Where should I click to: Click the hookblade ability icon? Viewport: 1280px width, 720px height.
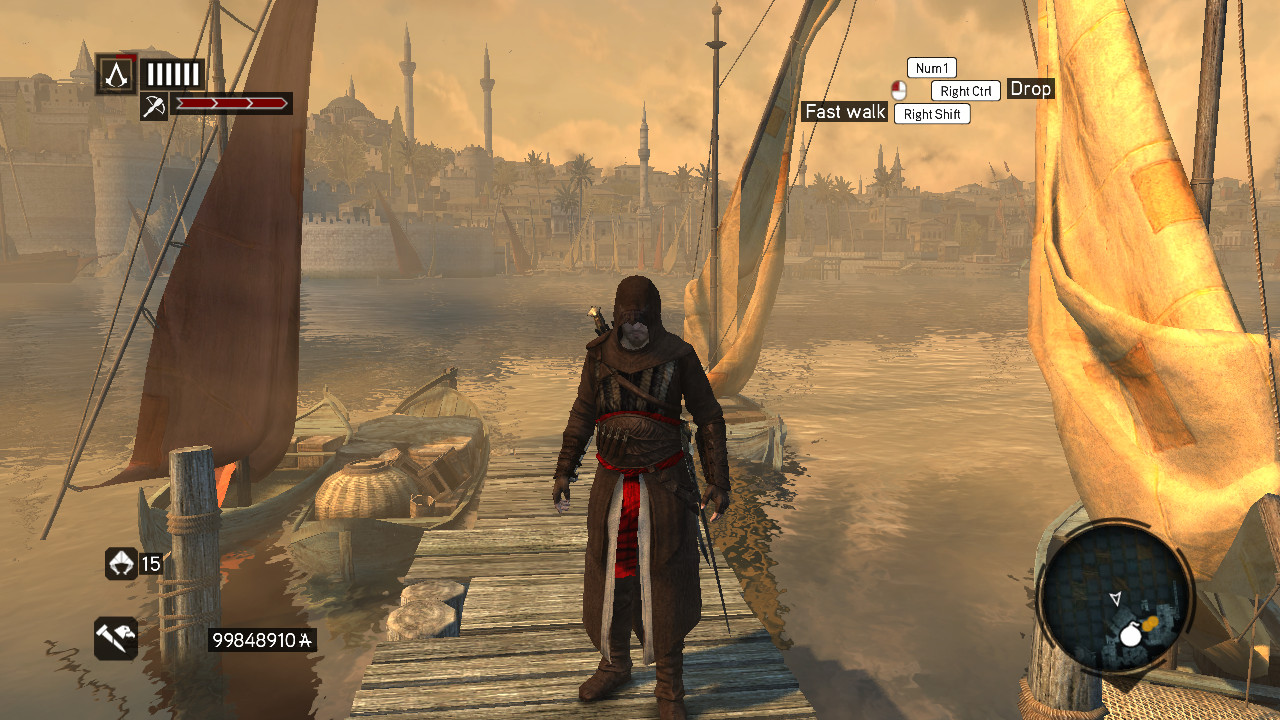click(155, 105)
